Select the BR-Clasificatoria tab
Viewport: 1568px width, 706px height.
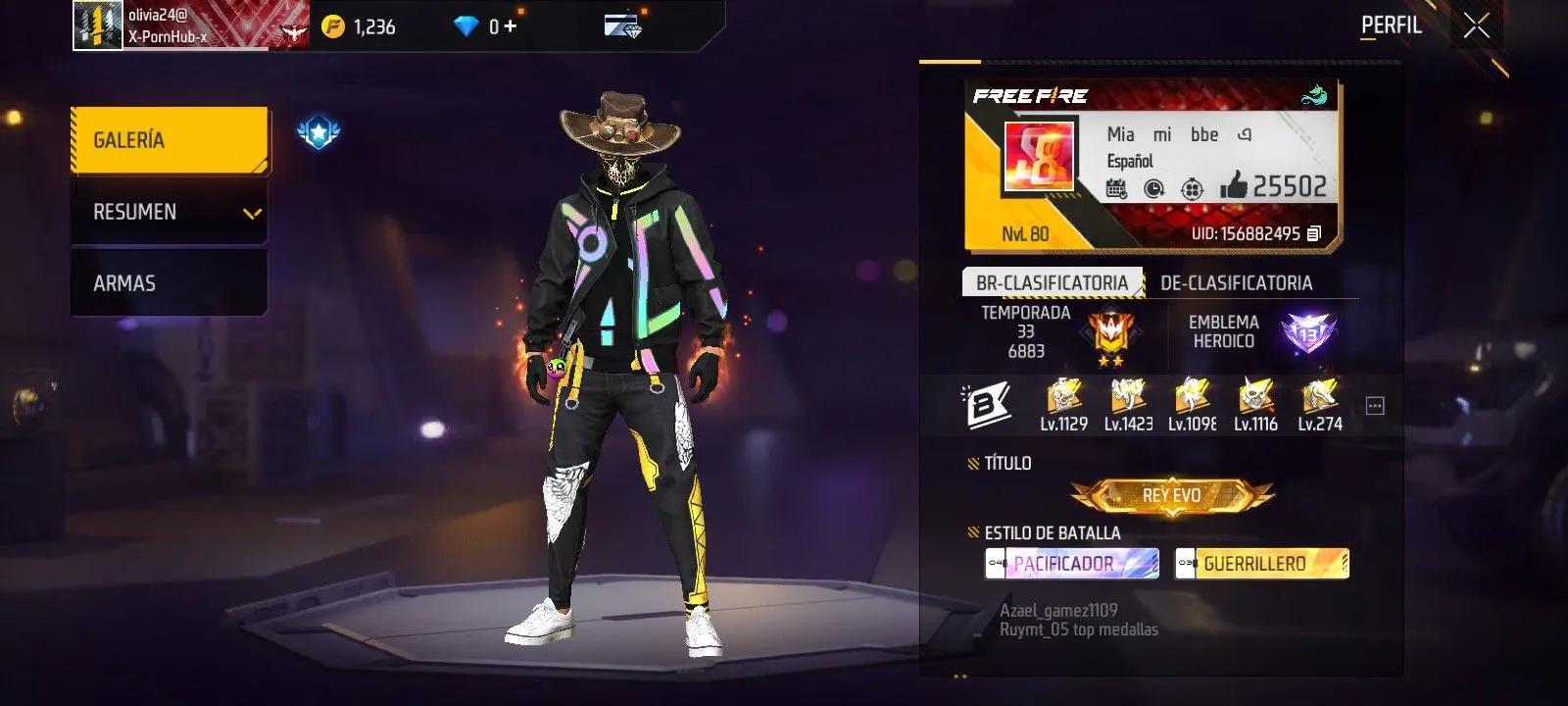(x=1052, y=282)
